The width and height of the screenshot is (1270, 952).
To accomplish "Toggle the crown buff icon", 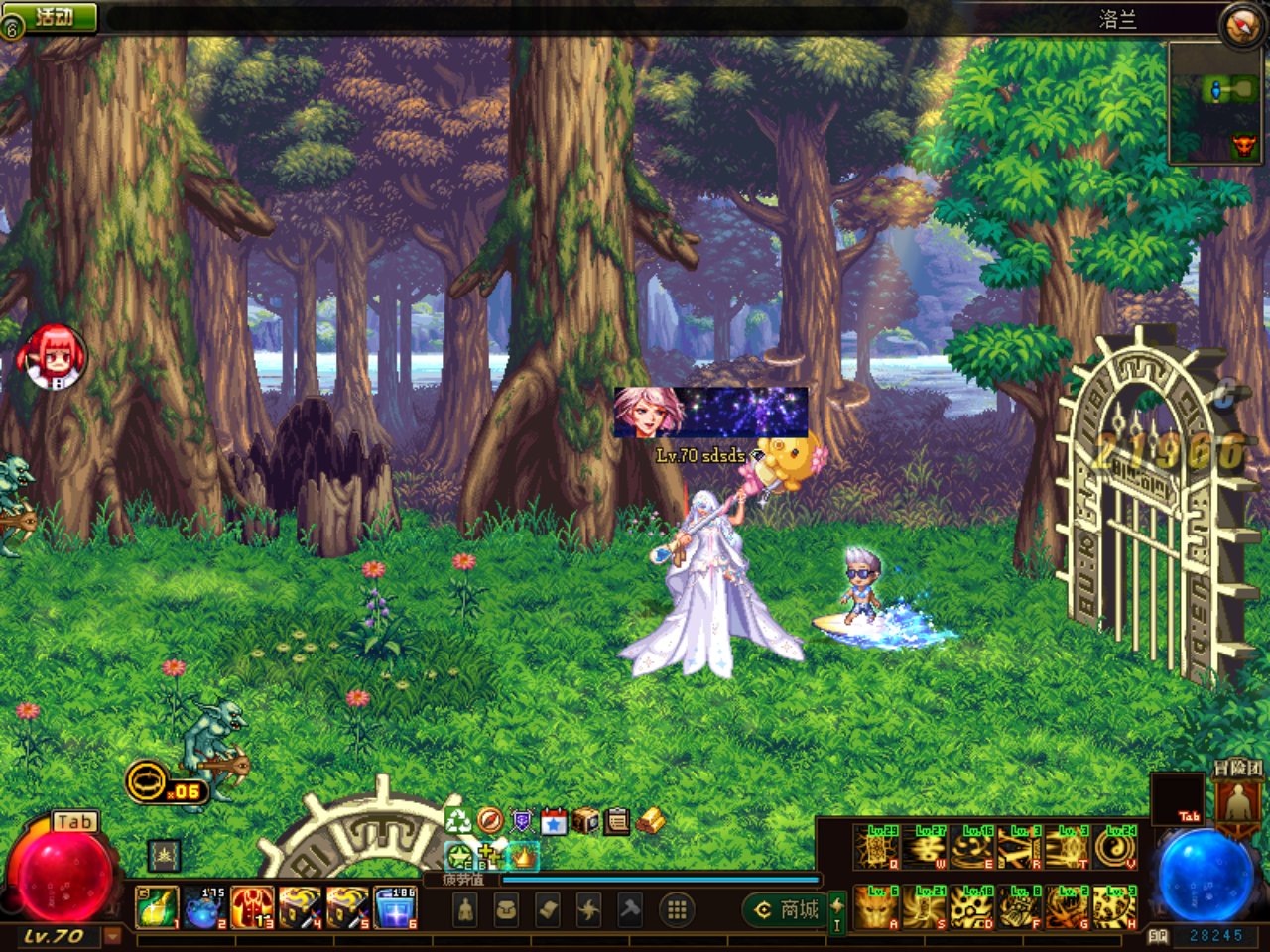I will click(x=523, y=858).
